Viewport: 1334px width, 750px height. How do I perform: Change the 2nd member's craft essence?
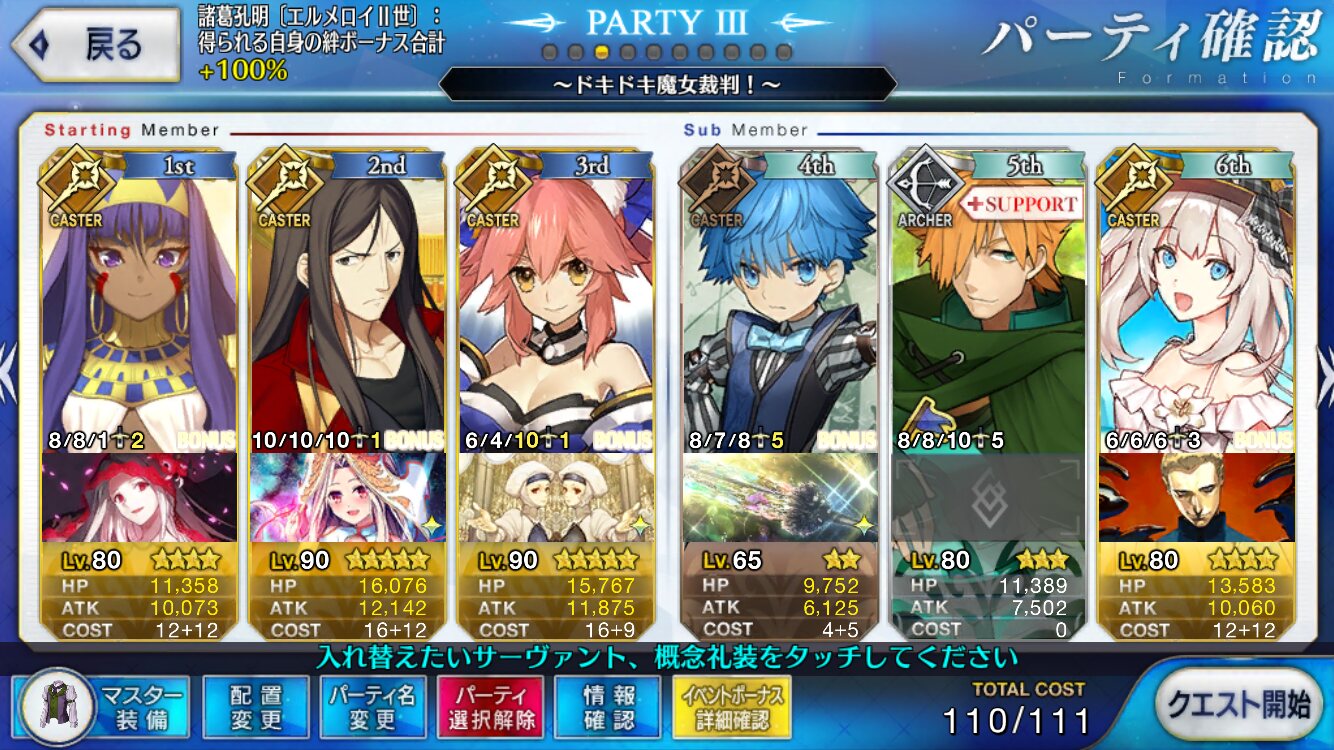[348, 497]
